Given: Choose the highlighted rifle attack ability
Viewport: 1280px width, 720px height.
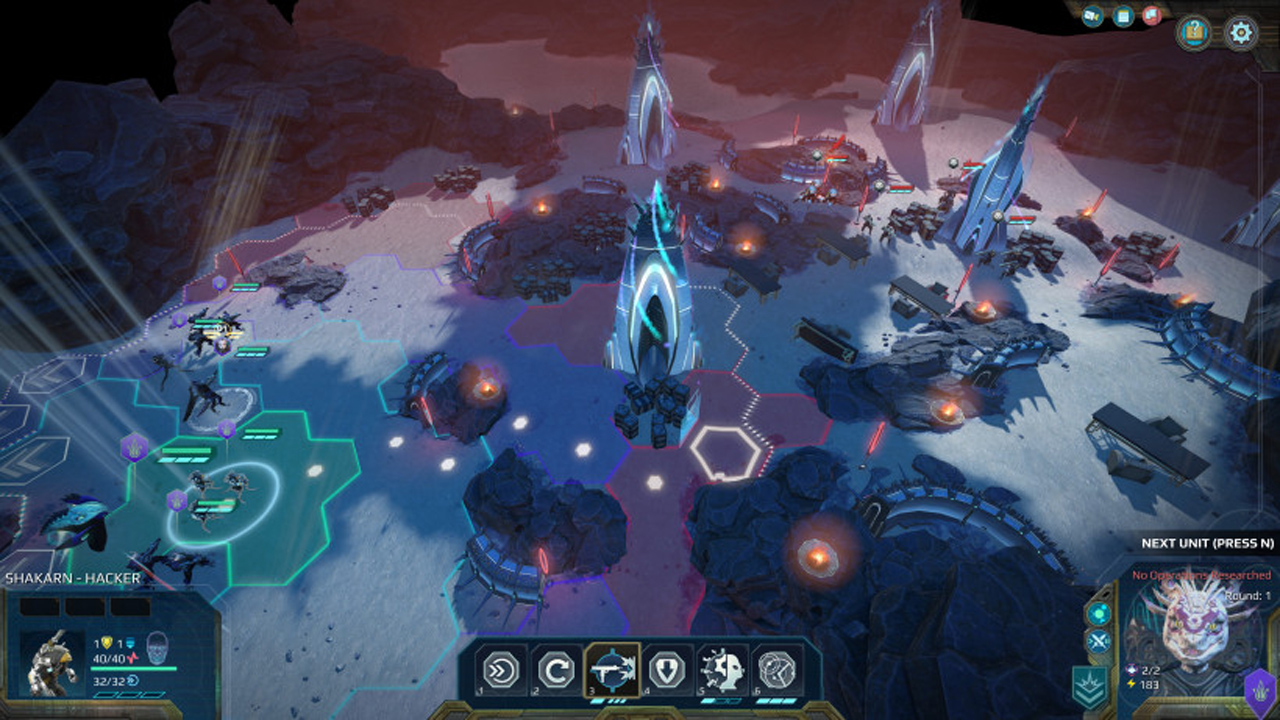Looking at the screenshot, I should (x=611, y=669).
